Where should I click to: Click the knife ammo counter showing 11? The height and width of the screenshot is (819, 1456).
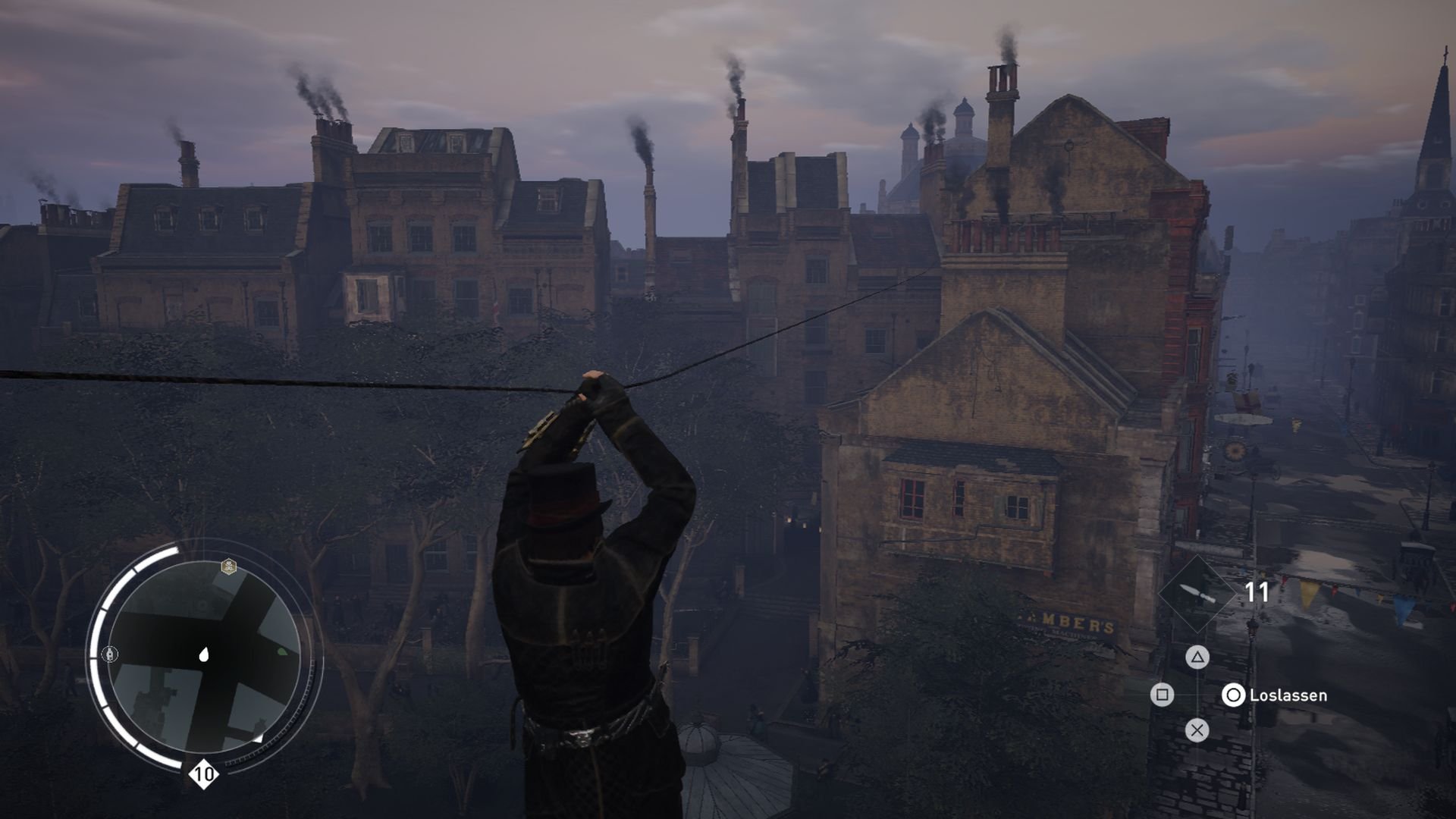coord(1257,591)
